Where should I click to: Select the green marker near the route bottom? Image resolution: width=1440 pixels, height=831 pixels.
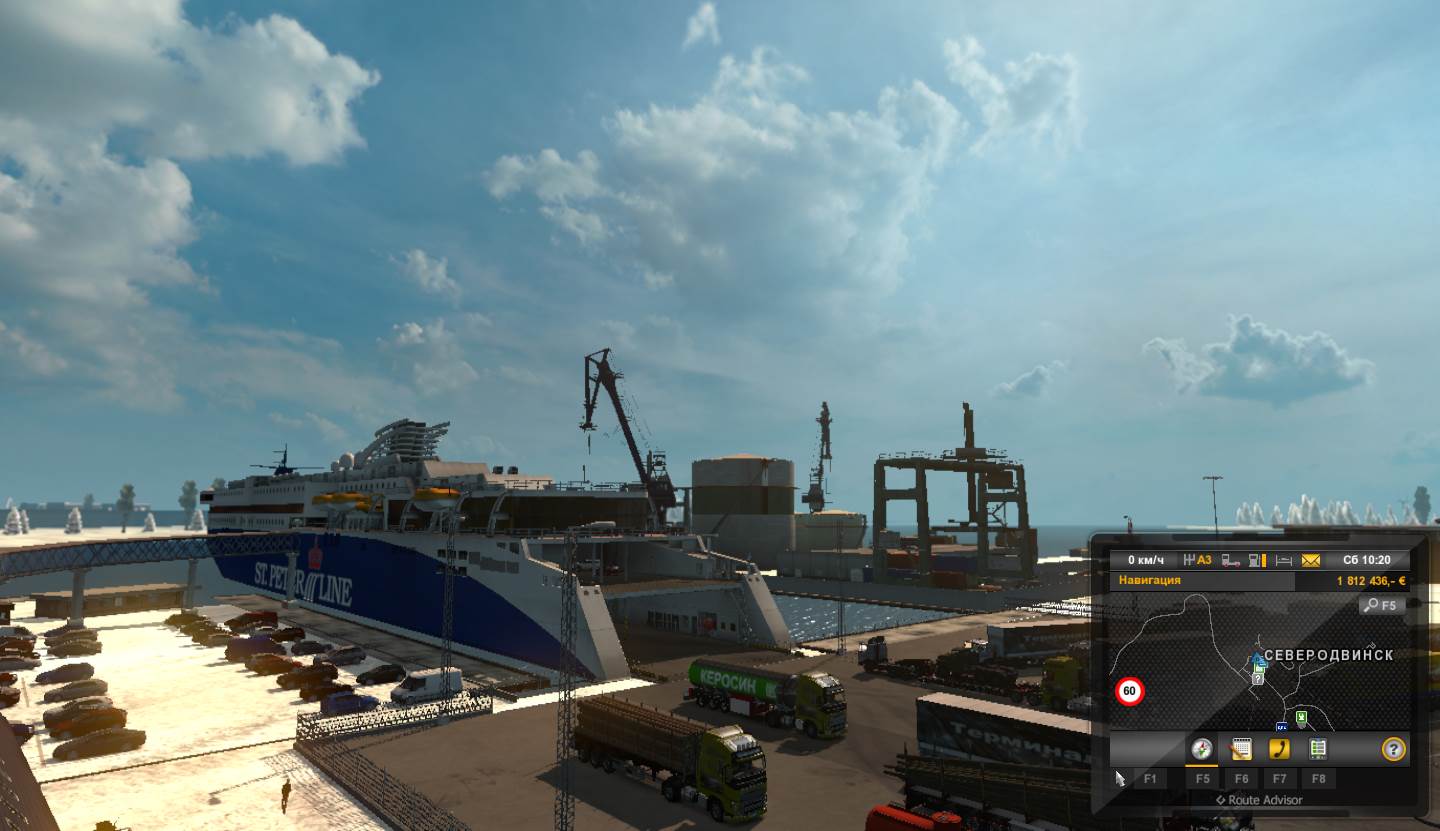tap(1300, 716)
